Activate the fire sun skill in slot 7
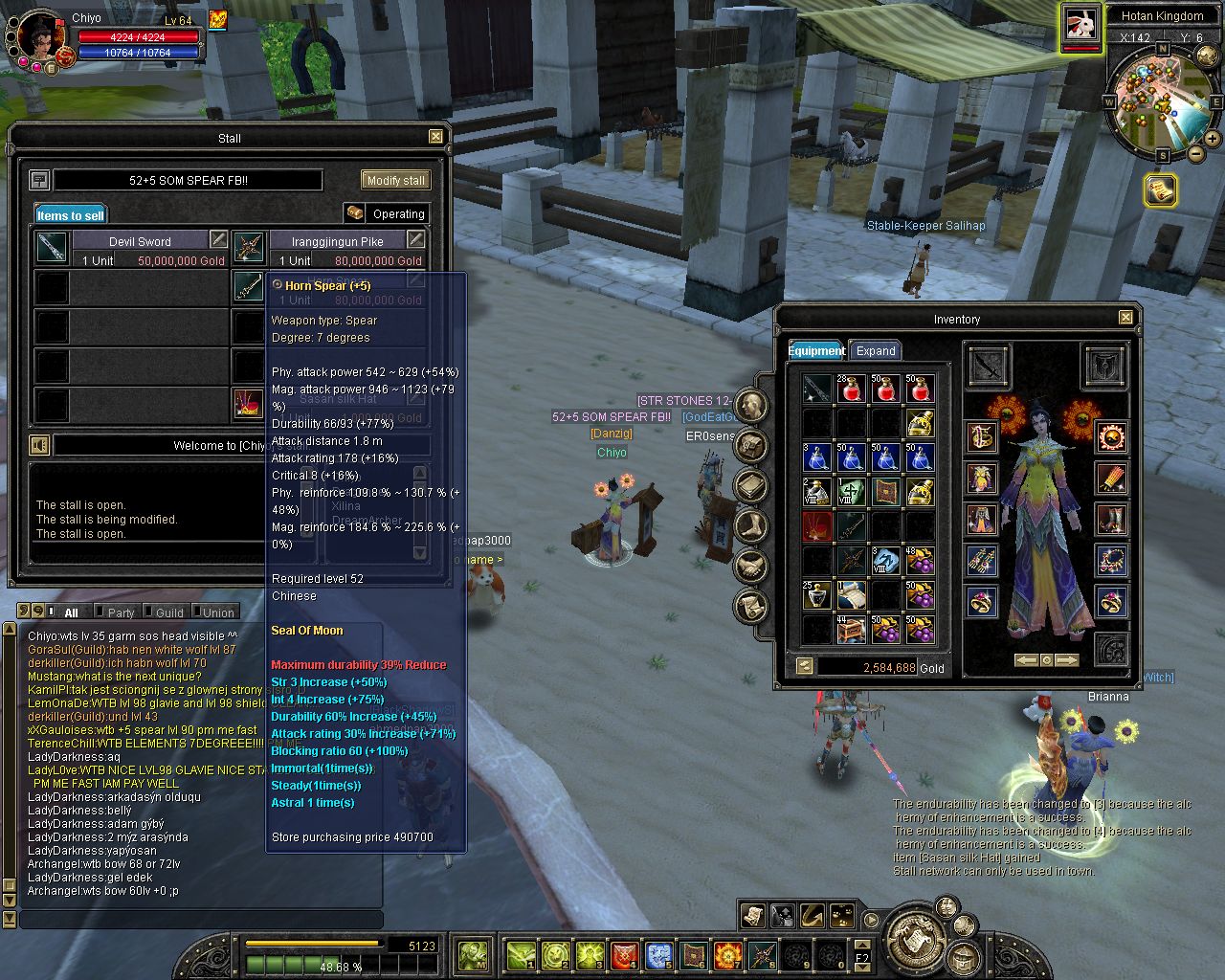 tap(728, 954)
